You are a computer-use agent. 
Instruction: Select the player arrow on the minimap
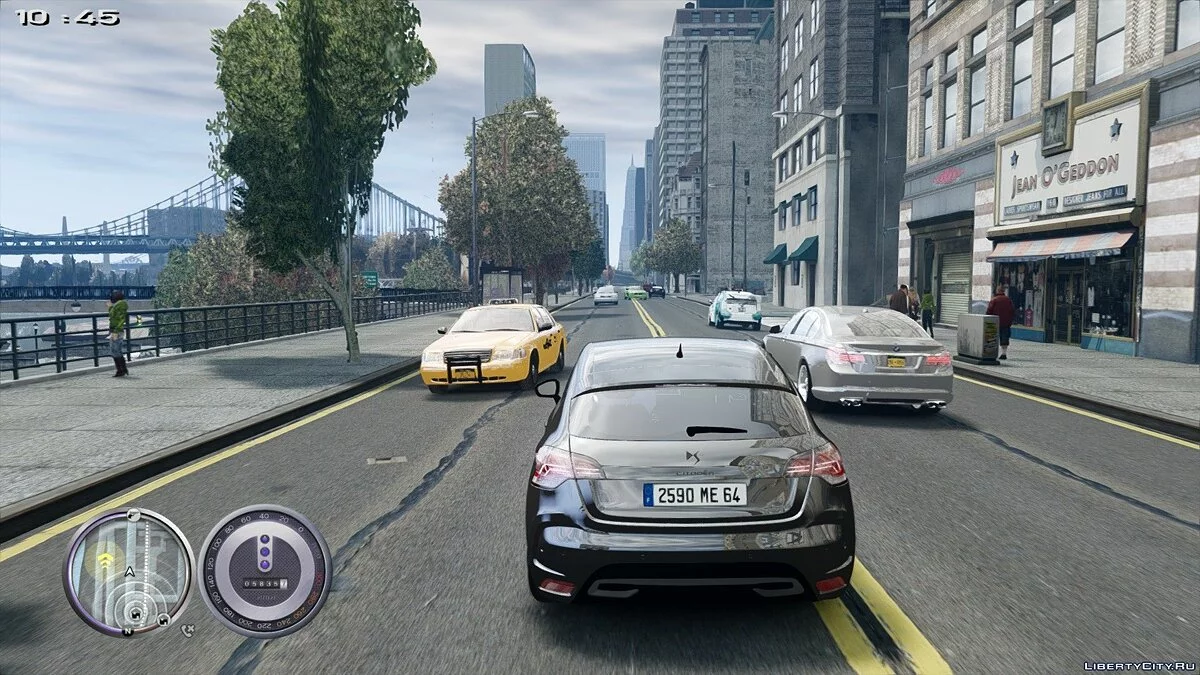click(129, 571)
